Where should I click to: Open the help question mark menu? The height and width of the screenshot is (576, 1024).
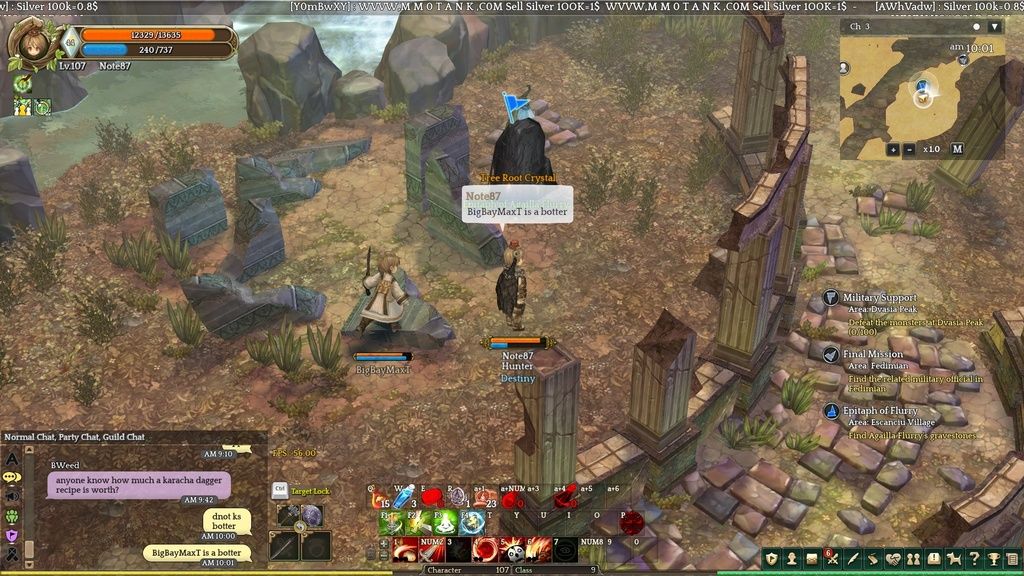(x=975, y=558)
